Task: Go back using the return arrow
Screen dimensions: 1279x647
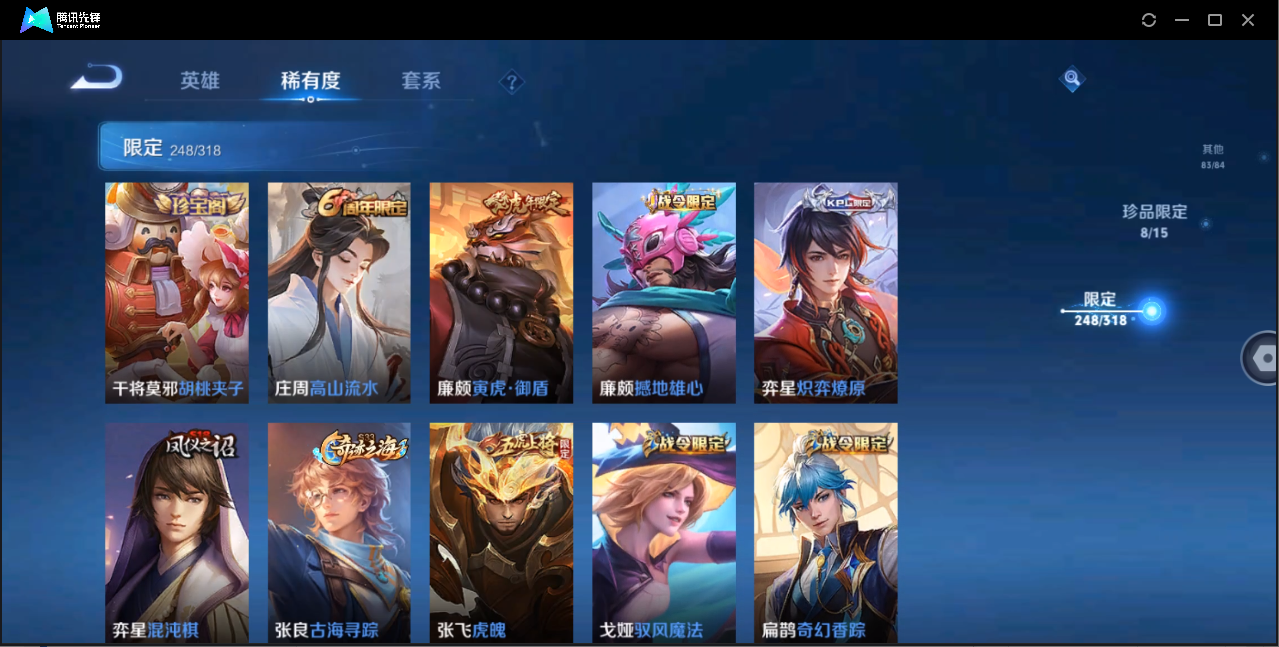Action: tap(97, 77)
